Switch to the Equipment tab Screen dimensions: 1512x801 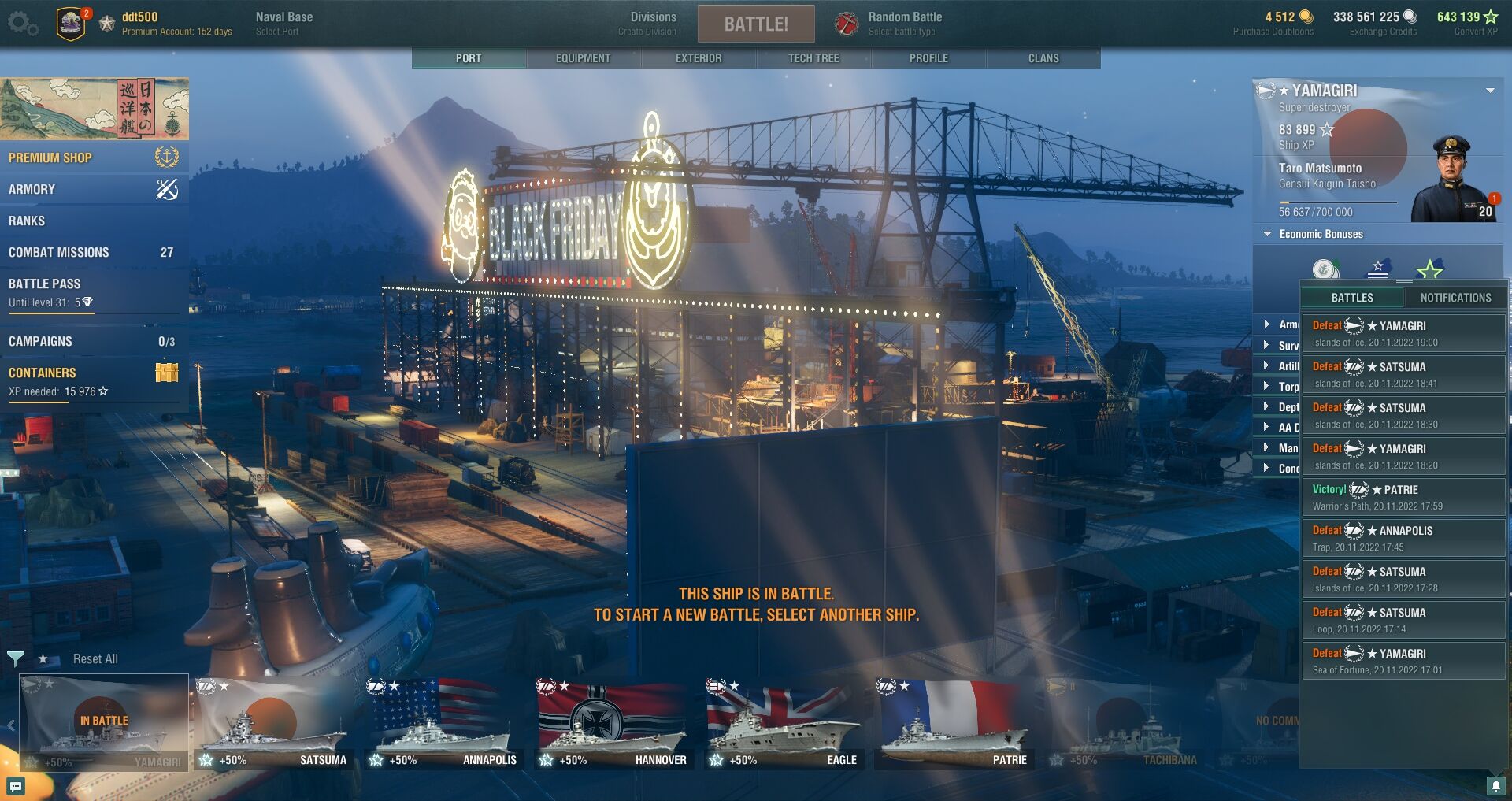click(583, 58)
